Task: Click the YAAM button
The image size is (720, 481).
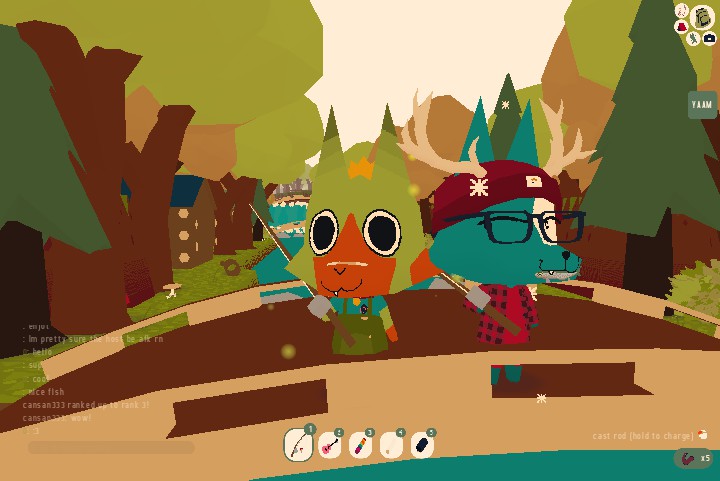Action: click(x=702, y=105)
